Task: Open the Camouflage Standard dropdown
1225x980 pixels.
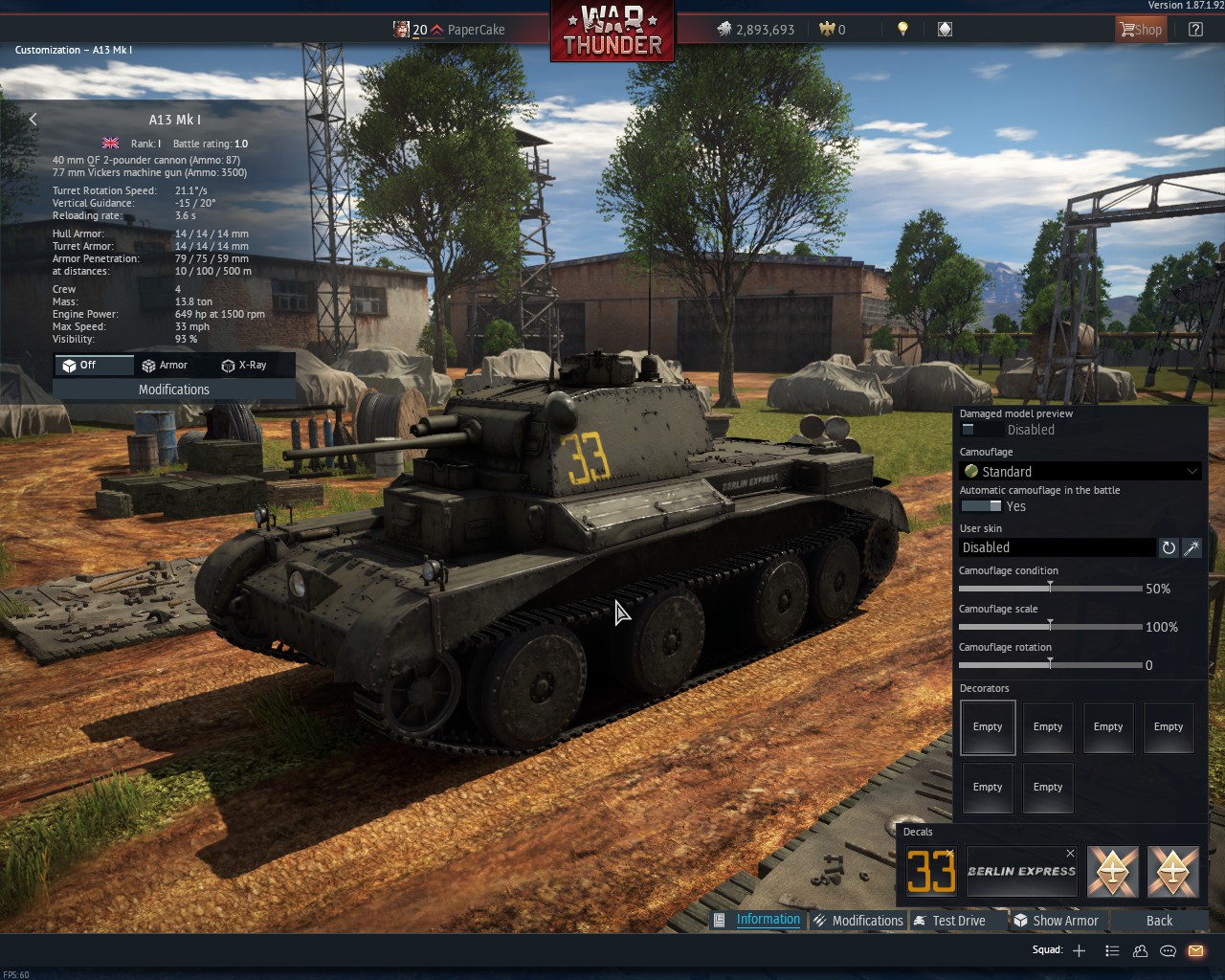Action: click(x=1080, y=471)
